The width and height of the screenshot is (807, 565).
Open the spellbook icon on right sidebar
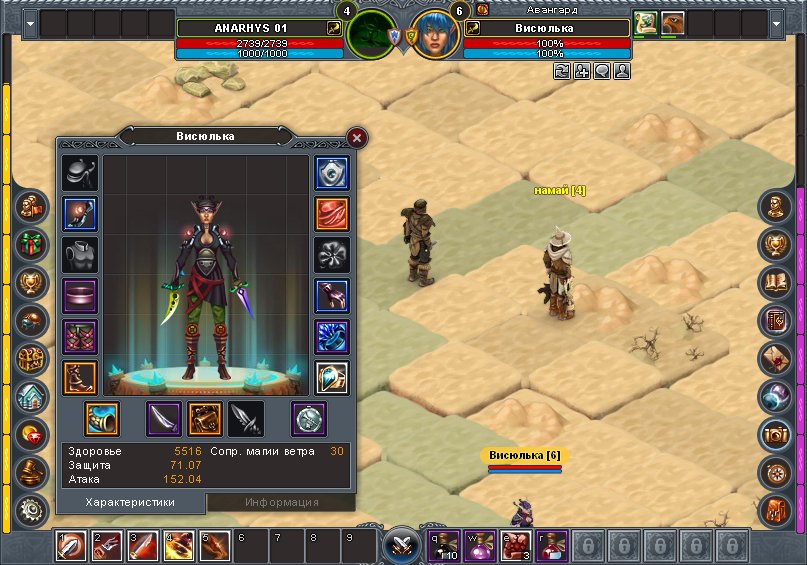coord(776,282)
